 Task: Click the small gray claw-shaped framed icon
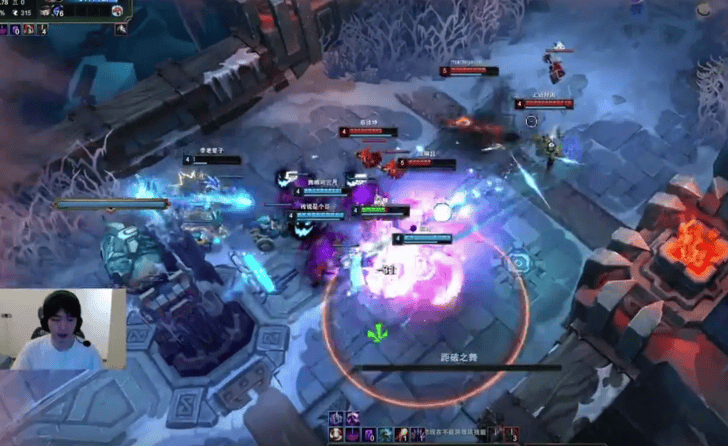[121, 29]
